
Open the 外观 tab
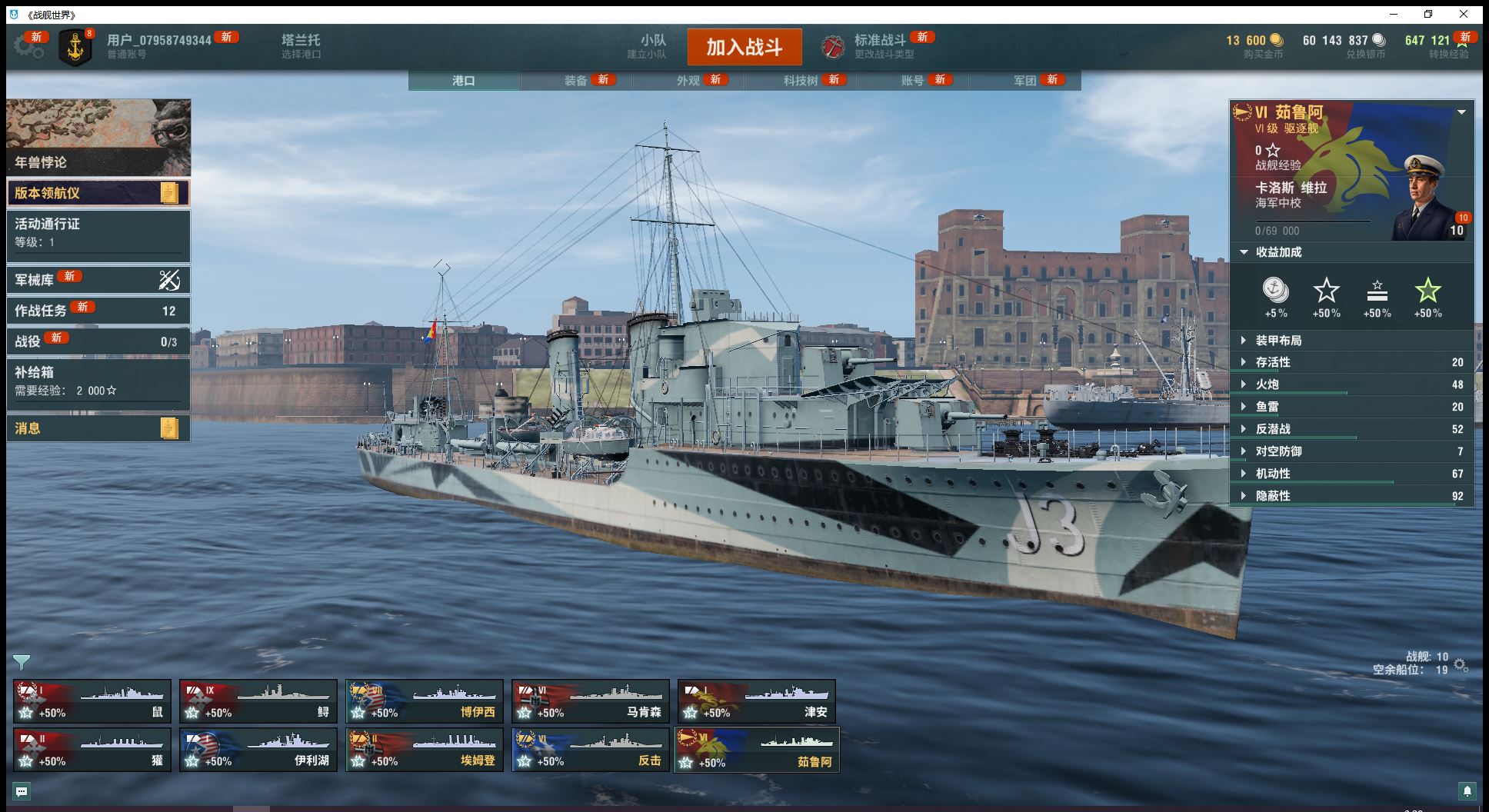point(688,80)
